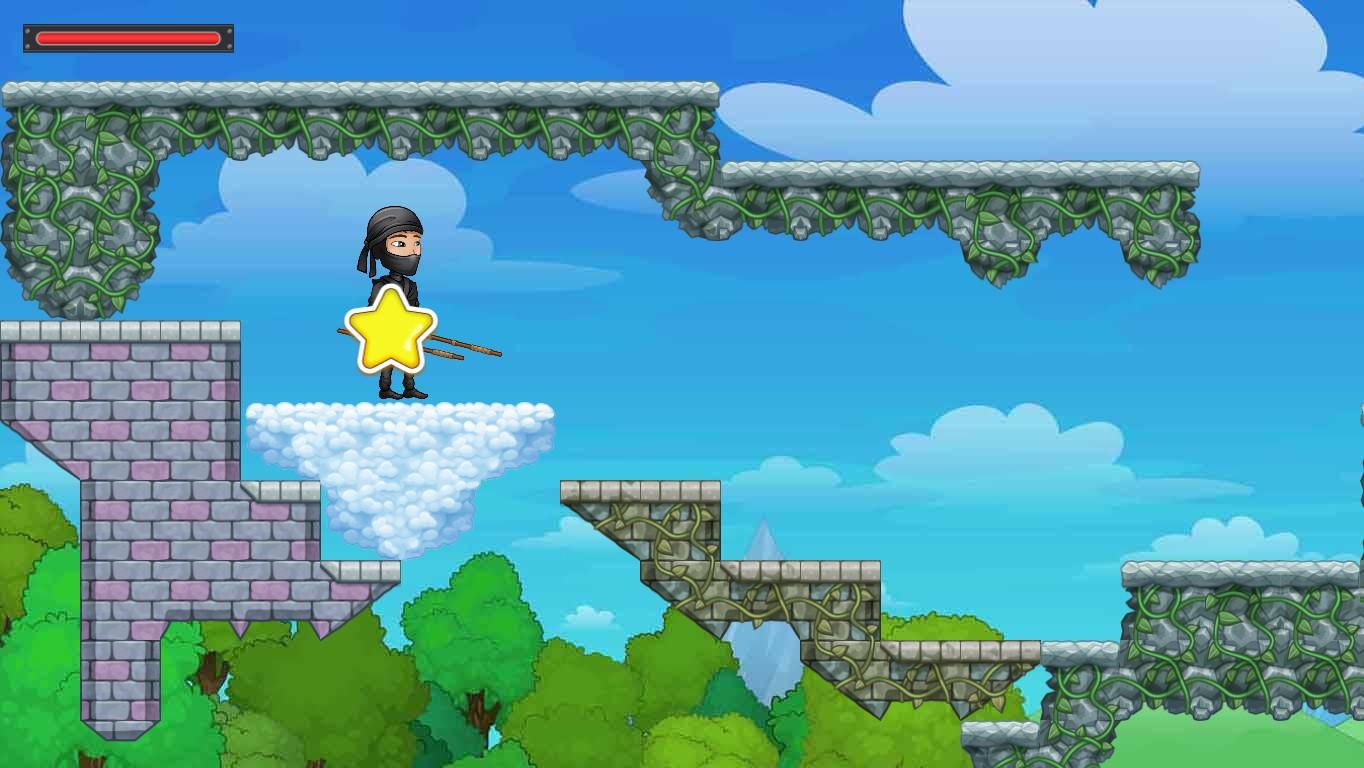Click the dark frame around the health bar

pyautogui.click(x=28, y=38)
